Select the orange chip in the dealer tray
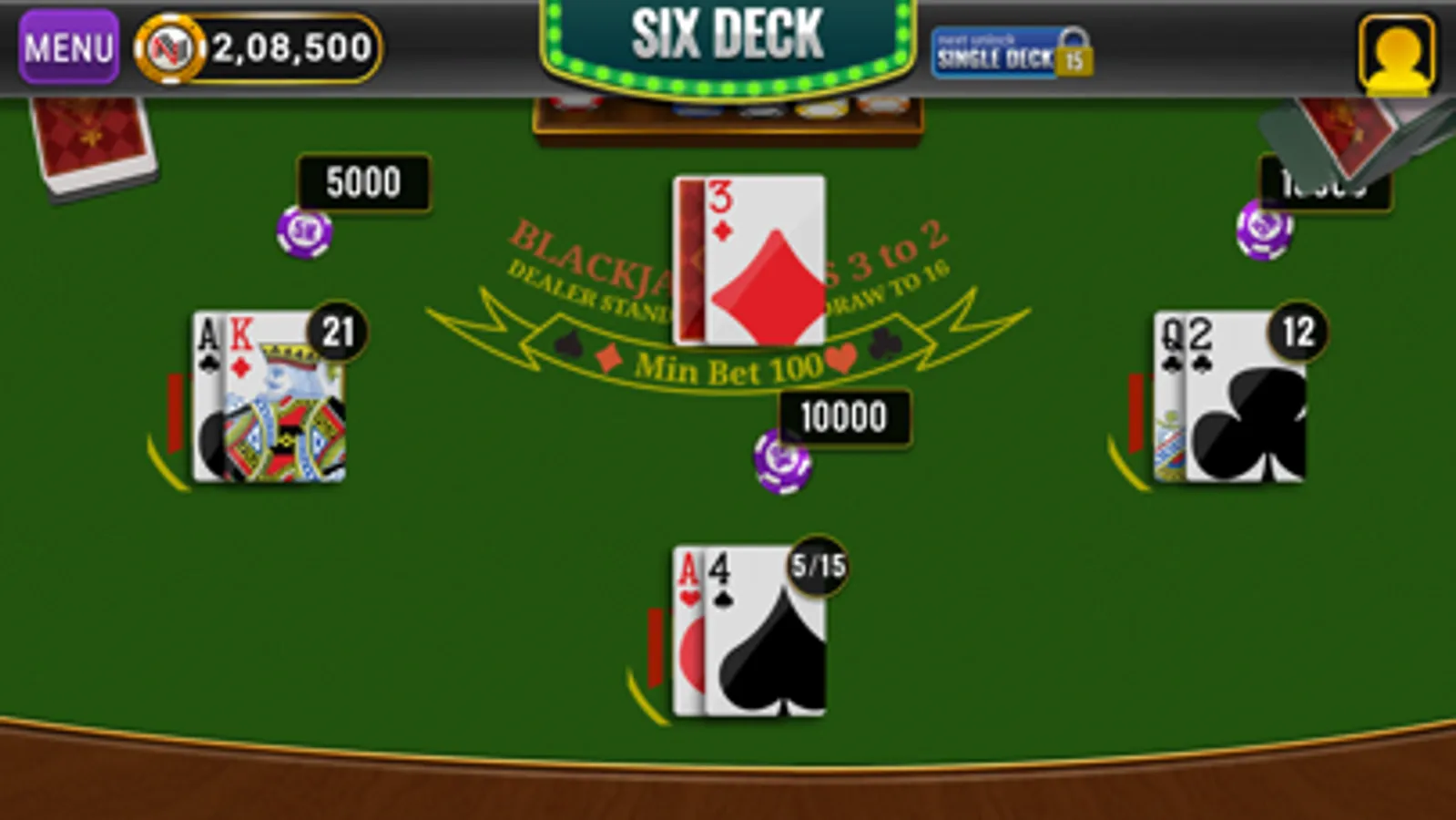 click(881, 108)
